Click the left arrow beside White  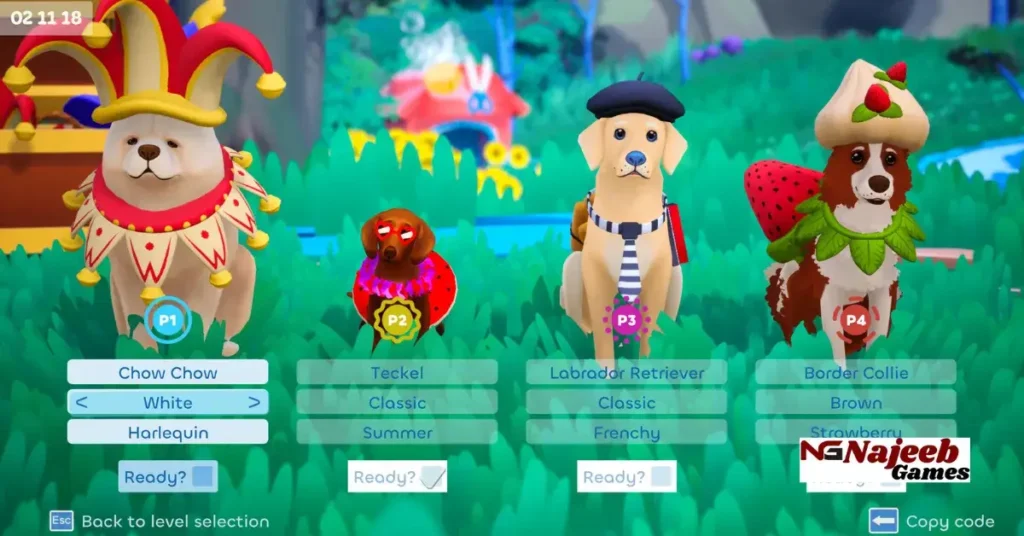pos(81,403)
